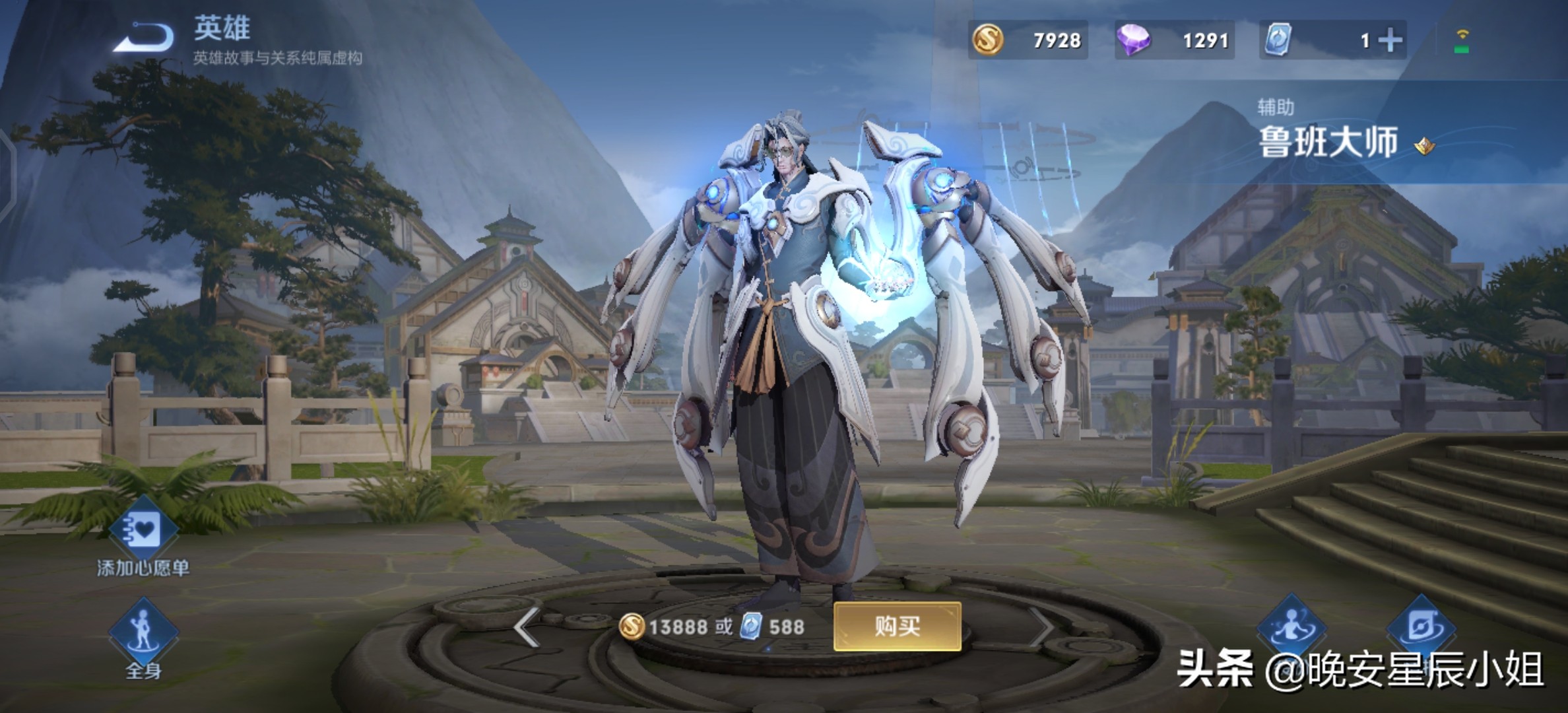1568x713 pixels.
Task: Open the scroll icon in the corner
Action: (x=1420, y=627)
